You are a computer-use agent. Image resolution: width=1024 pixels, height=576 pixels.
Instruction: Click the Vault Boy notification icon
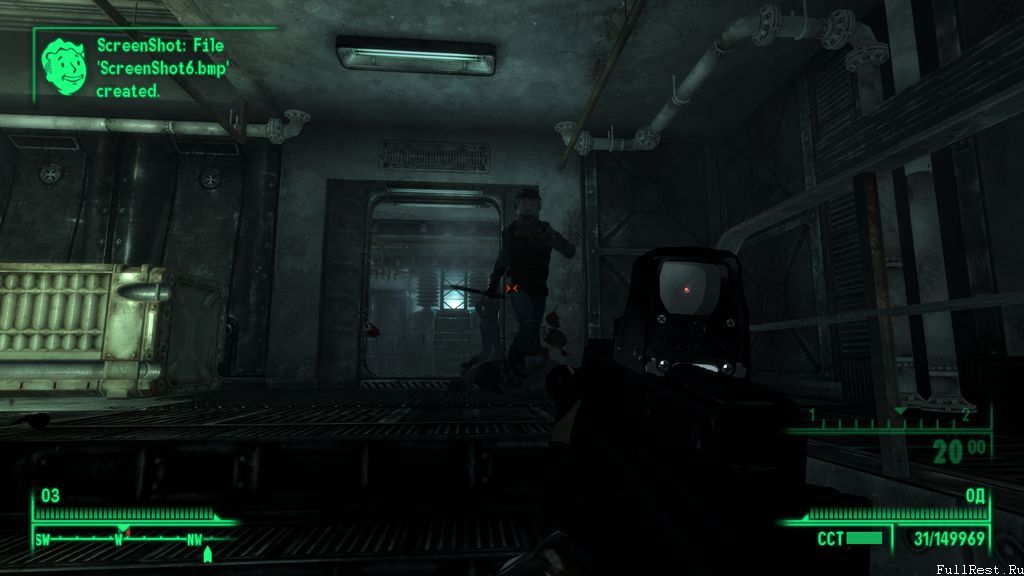(63, 62)
